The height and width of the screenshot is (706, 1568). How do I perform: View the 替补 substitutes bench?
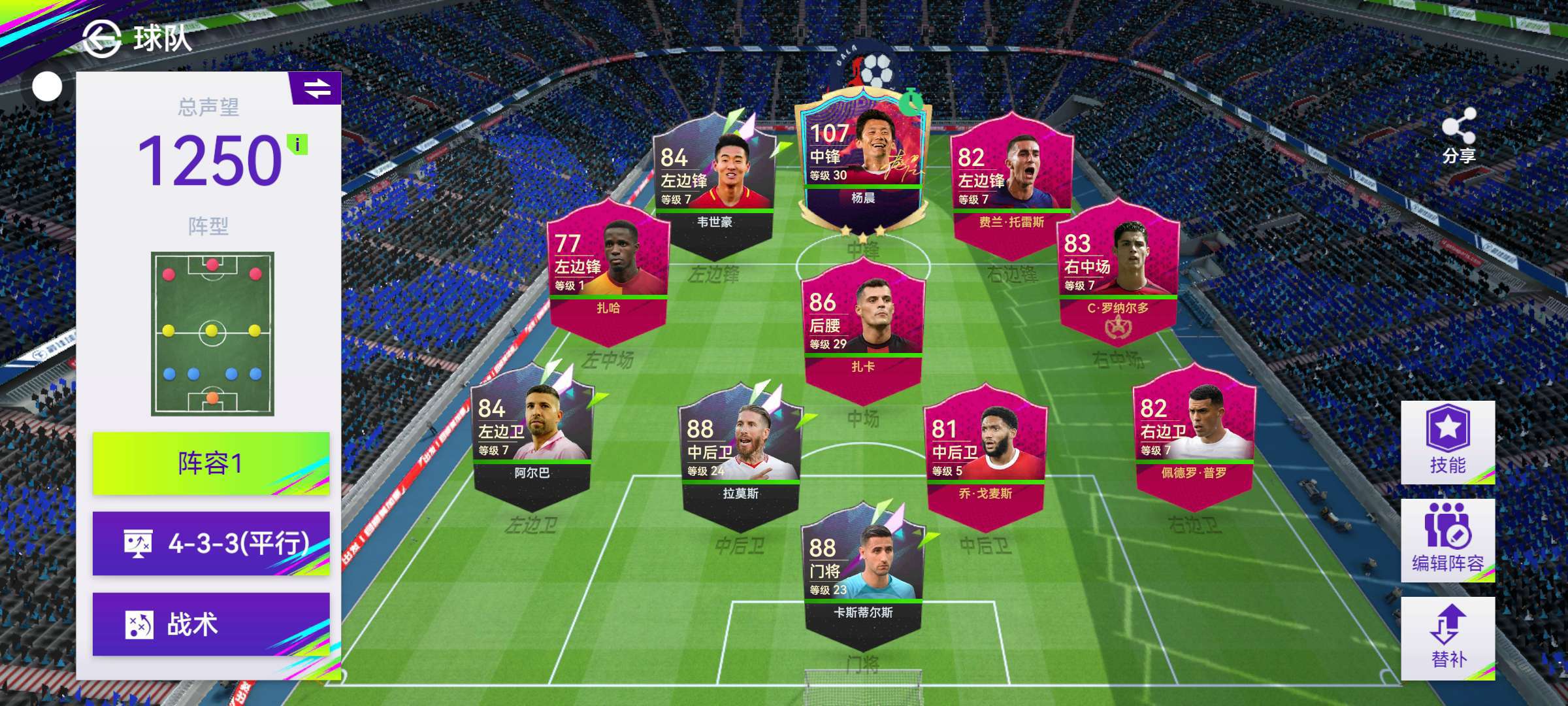pyautogui.click(x=1447, y=638)
